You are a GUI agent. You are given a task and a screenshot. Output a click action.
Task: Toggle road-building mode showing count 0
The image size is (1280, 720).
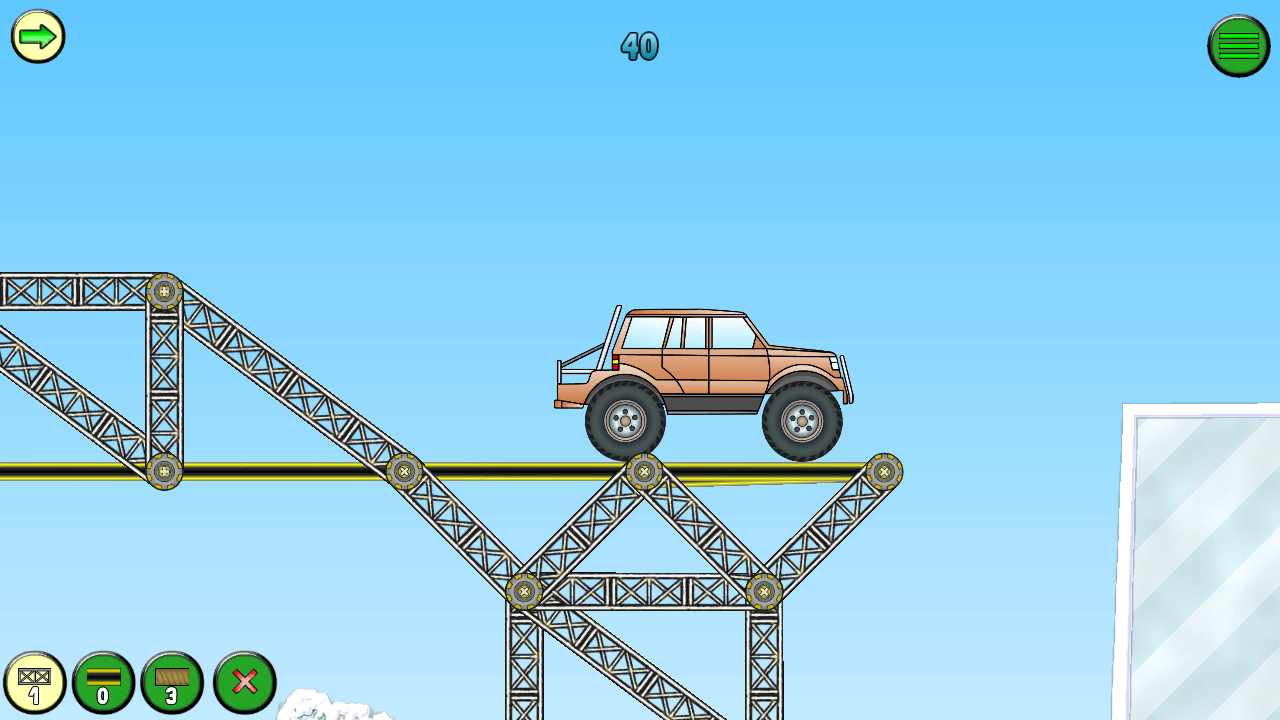tap(104, 683)
